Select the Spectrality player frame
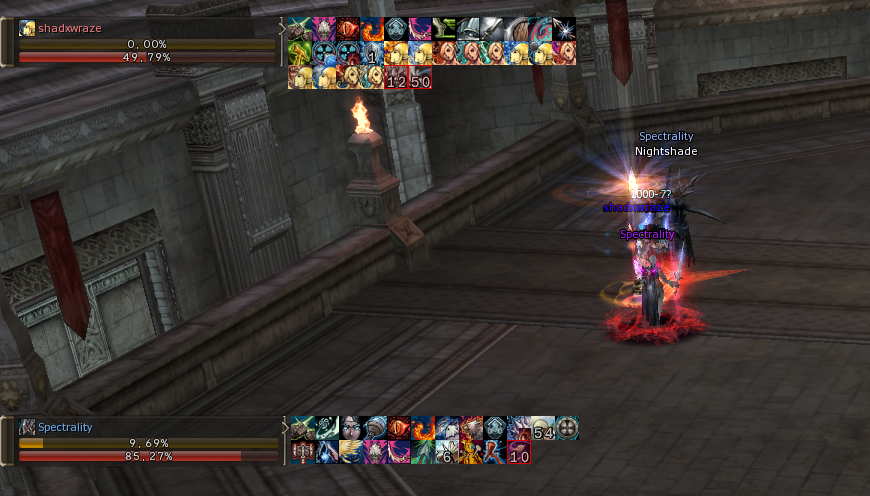 tap(140, 441)
